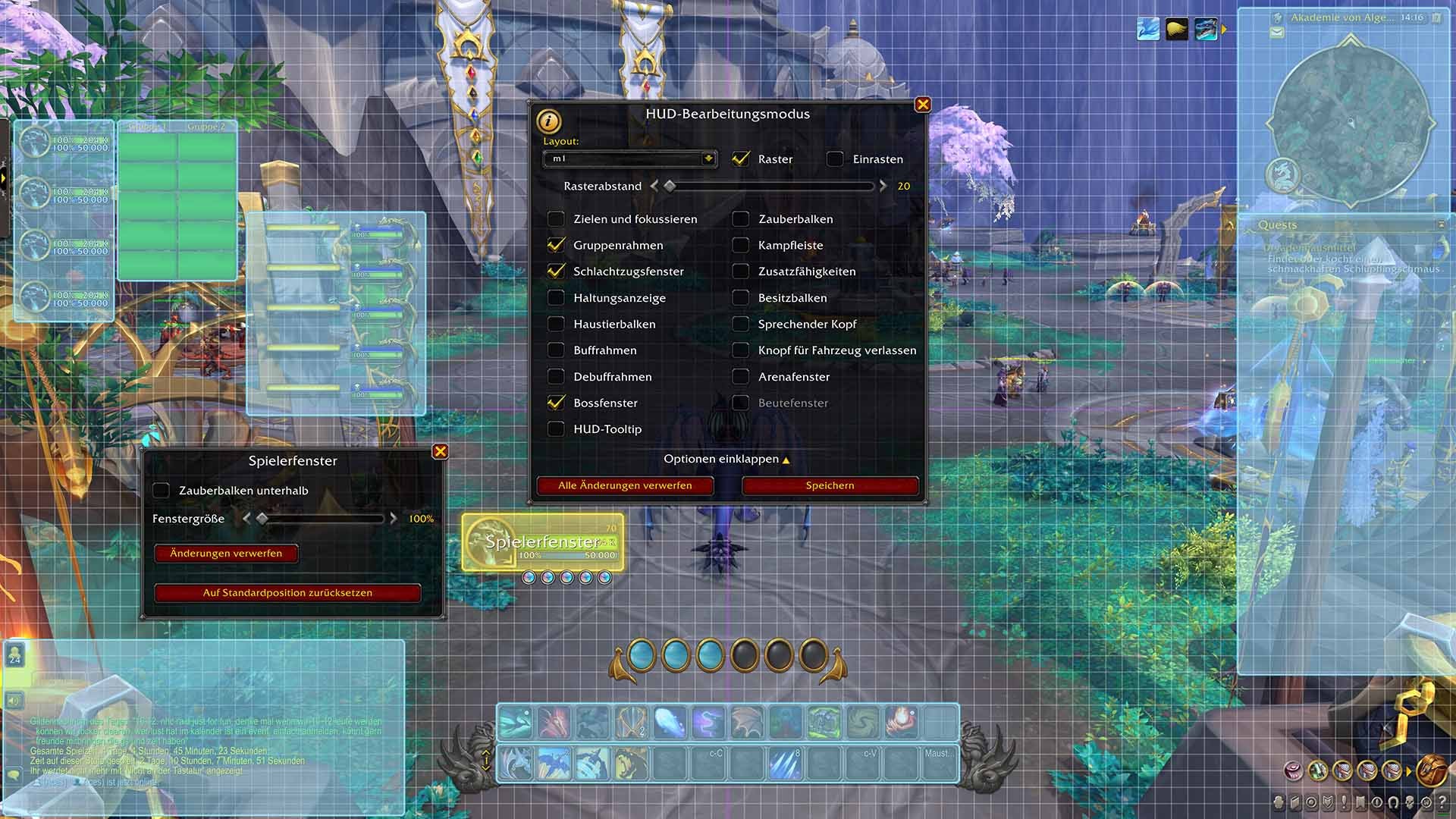Click the info circle on the HUD-Bearbeitungsmodus dialog

click(548, 122)
